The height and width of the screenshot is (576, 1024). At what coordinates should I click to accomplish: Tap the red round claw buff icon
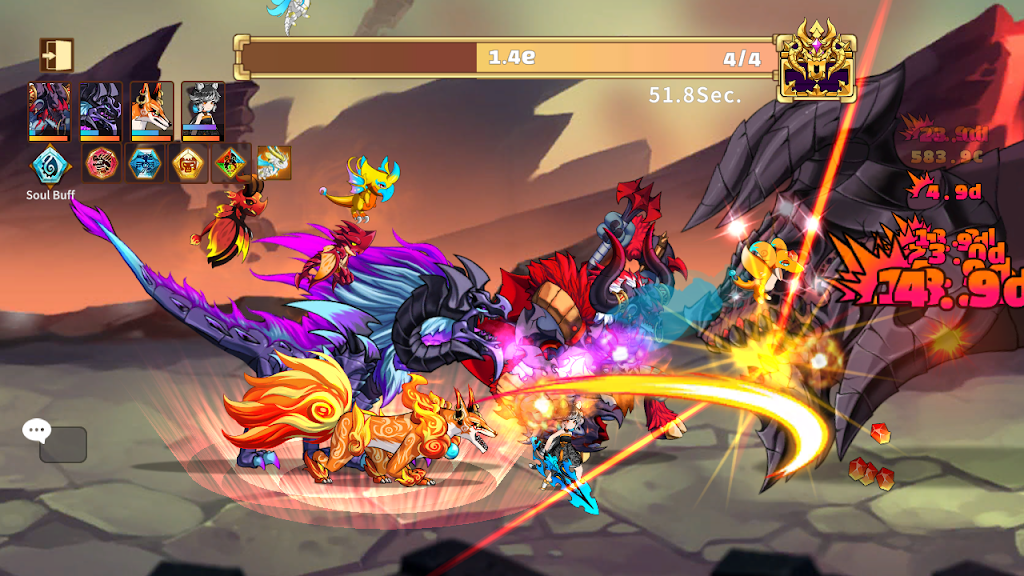click(101, 163)
